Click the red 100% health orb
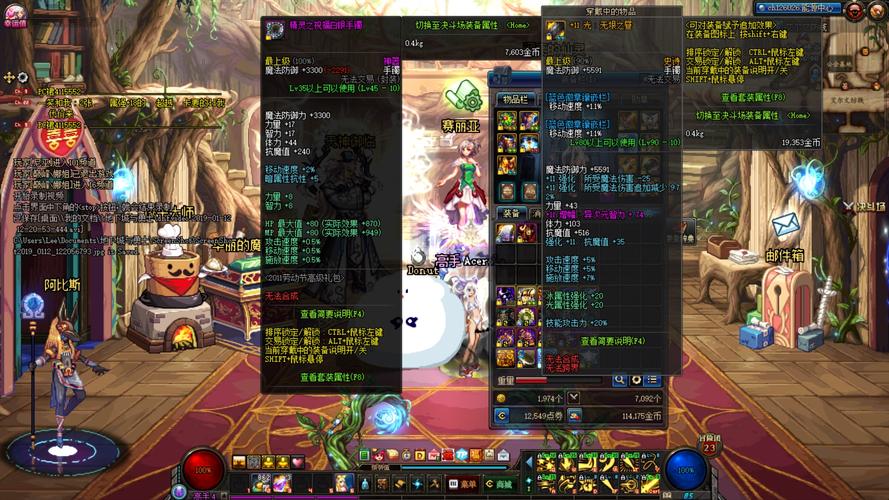The height and width of the screenshot is (500, 889). point(203,468)
